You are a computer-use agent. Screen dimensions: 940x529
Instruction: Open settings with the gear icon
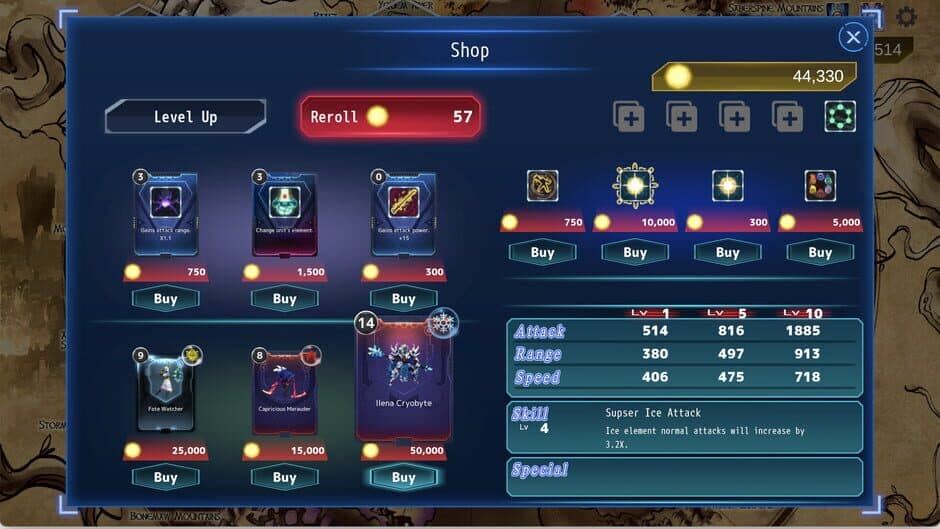906,17
